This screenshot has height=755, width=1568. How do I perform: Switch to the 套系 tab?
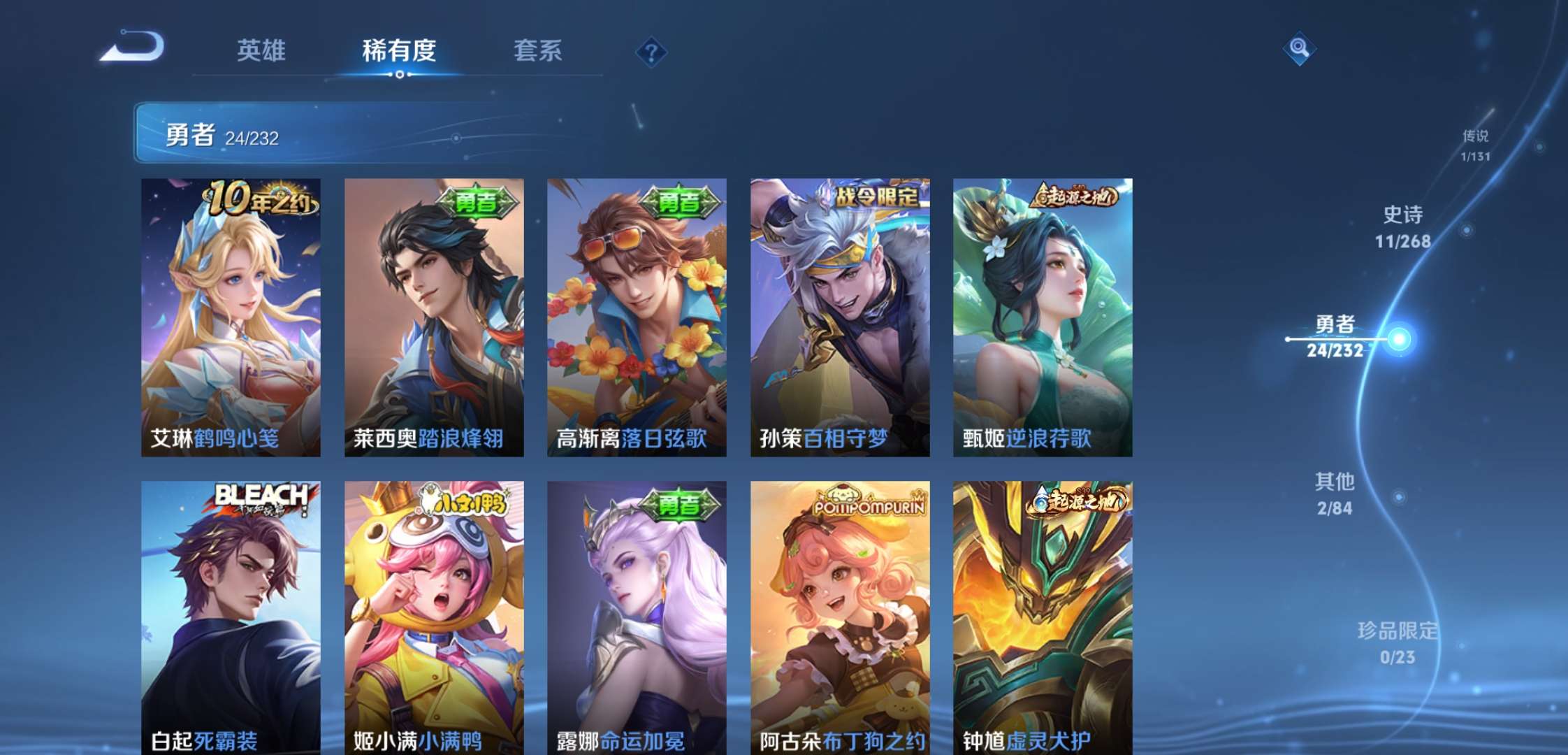pos(538,51)
